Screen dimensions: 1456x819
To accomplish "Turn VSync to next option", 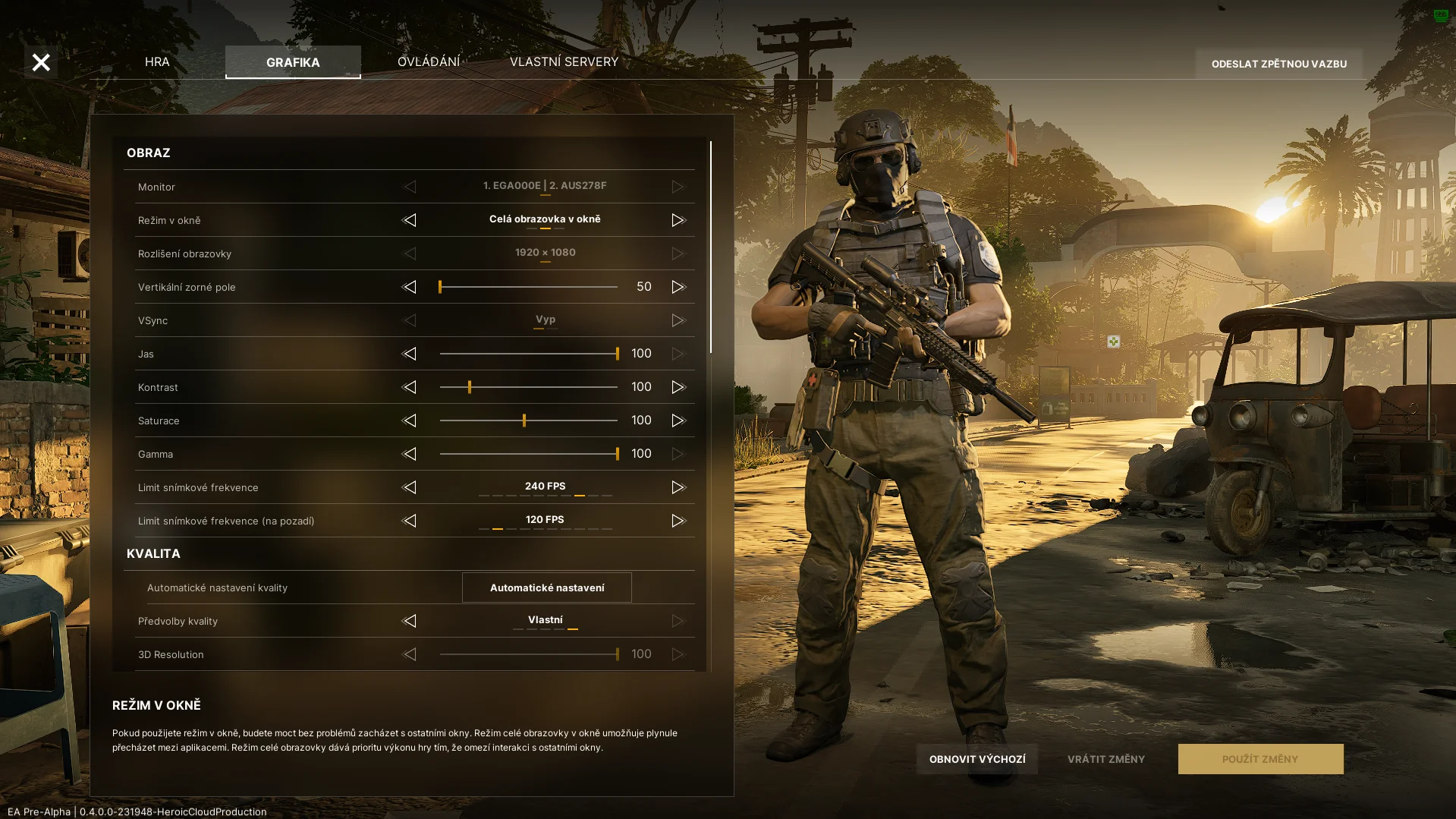I will pyautogui.click(x=678, y=320).
